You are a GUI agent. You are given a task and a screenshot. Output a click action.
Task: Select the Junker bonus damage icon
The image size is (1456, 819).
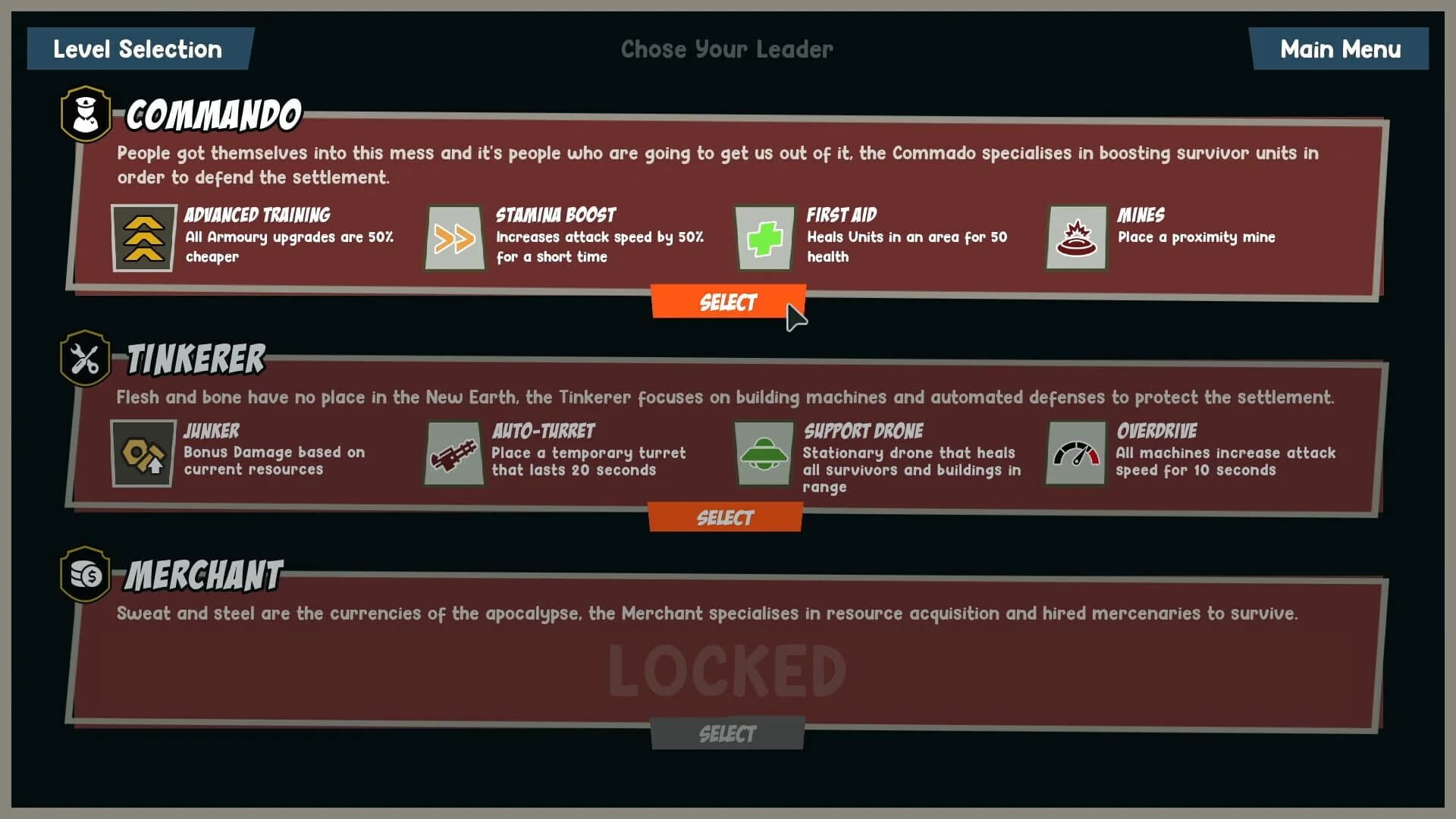pos(144,455)
